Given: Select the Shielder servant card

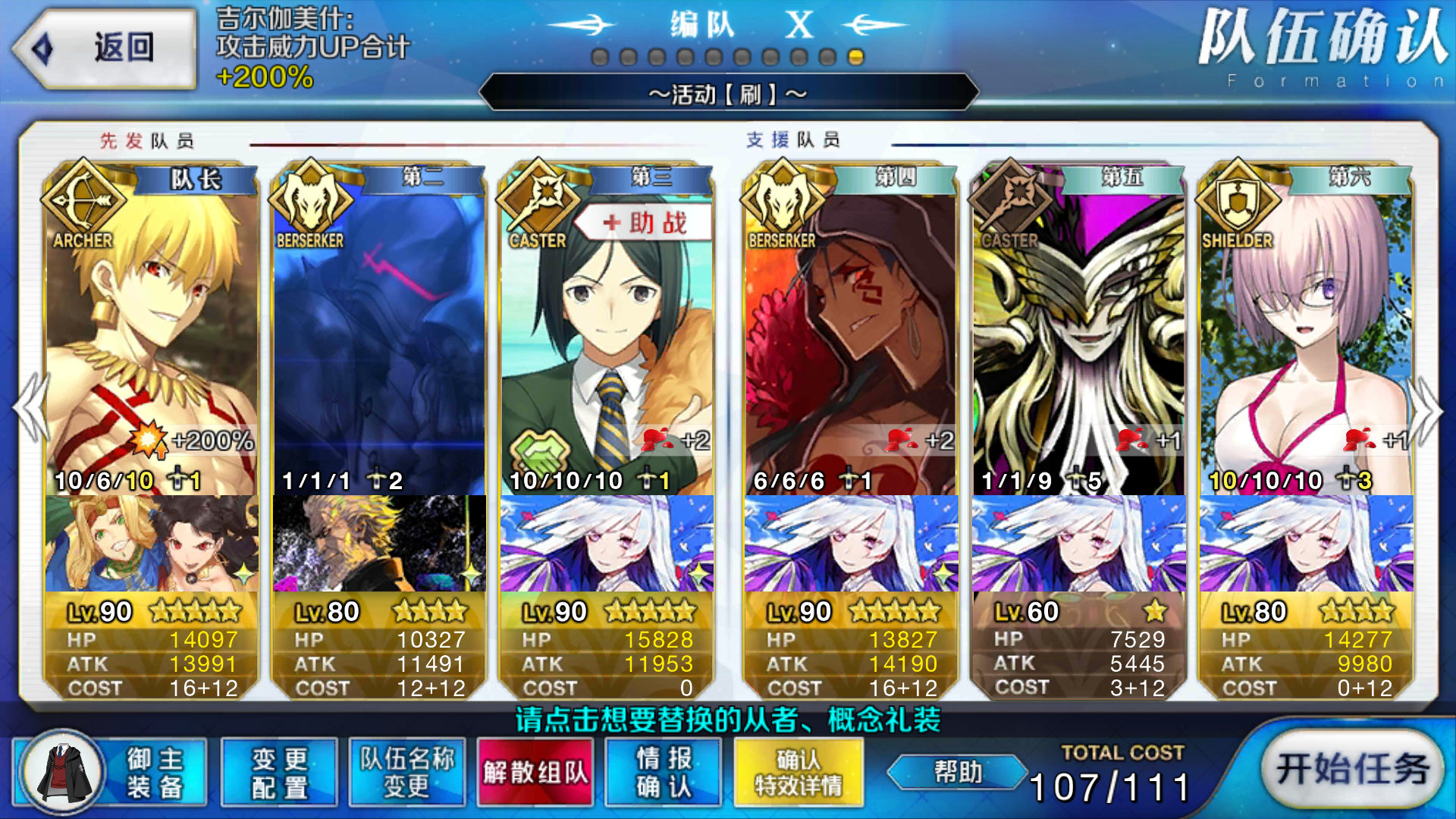Looking at the screenshot, I should pos(1306,341).
